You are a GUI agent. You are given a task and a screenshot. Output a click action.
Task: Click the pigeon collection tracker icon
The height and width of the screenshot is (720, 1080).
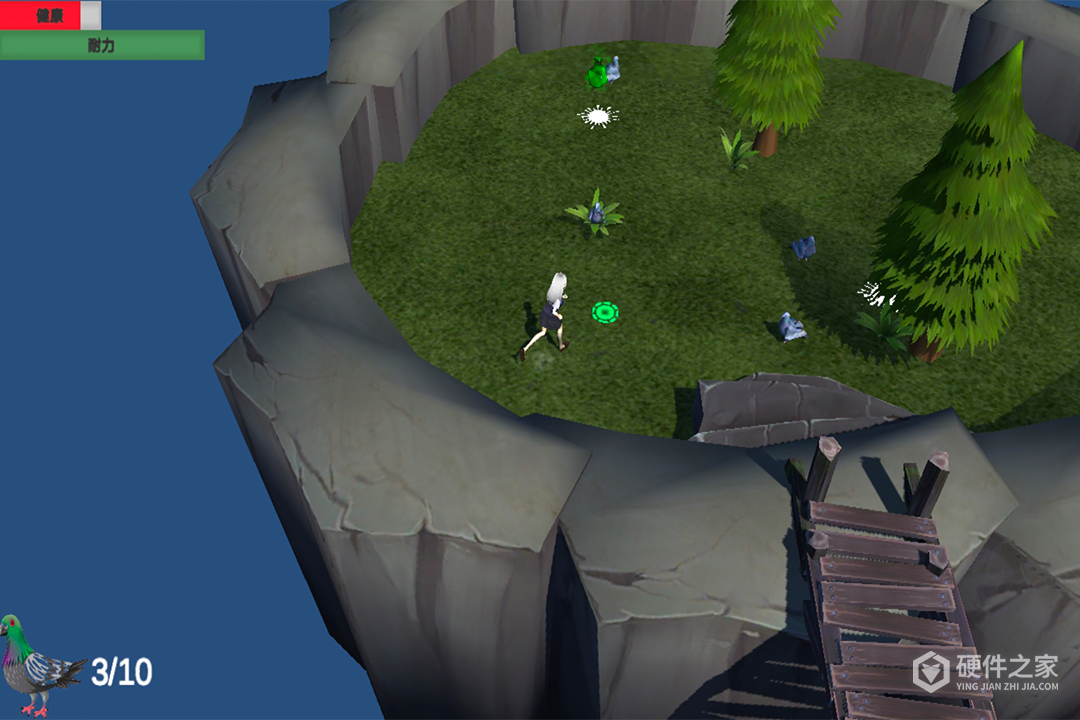point(38,664)
